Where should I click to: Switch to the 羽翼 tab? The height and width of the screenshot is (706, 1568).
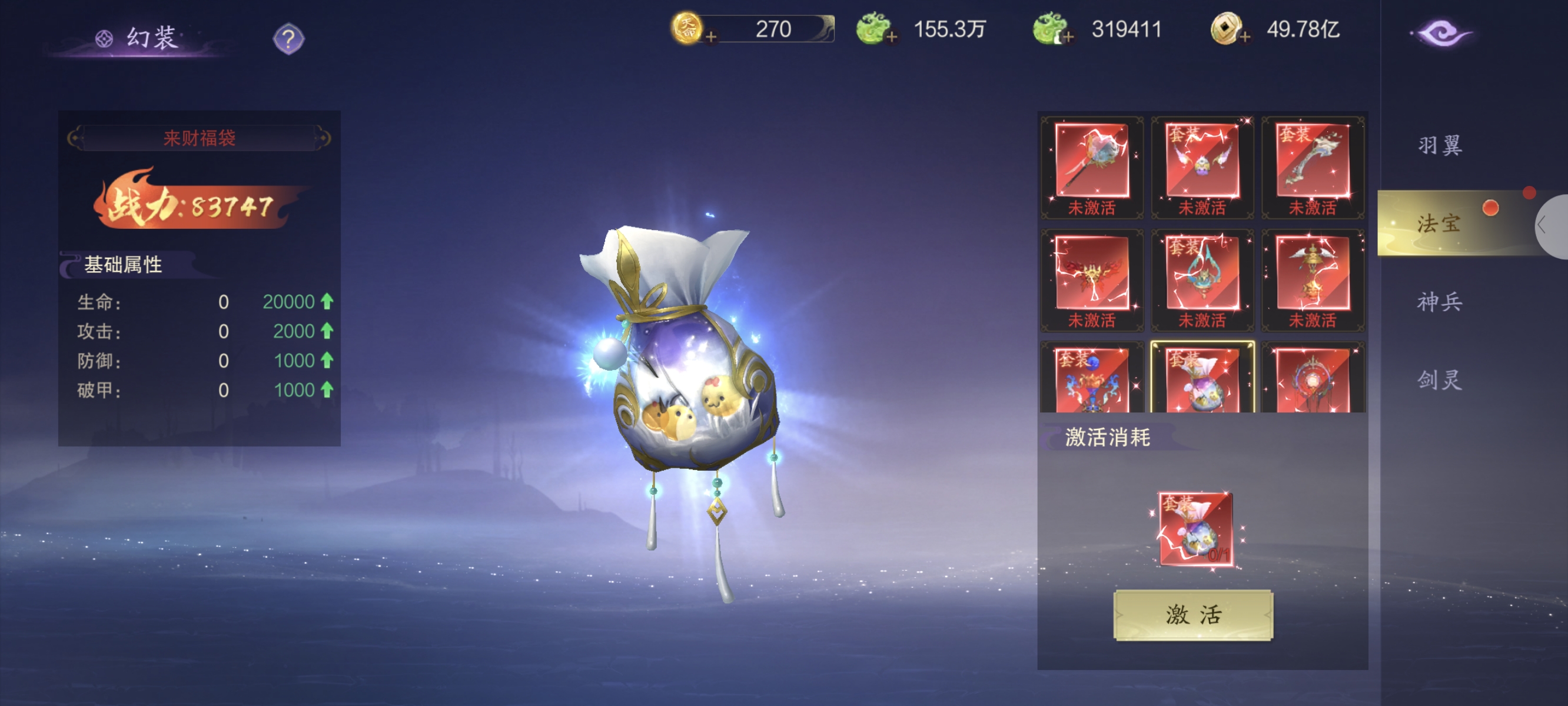click(1439, 145)
